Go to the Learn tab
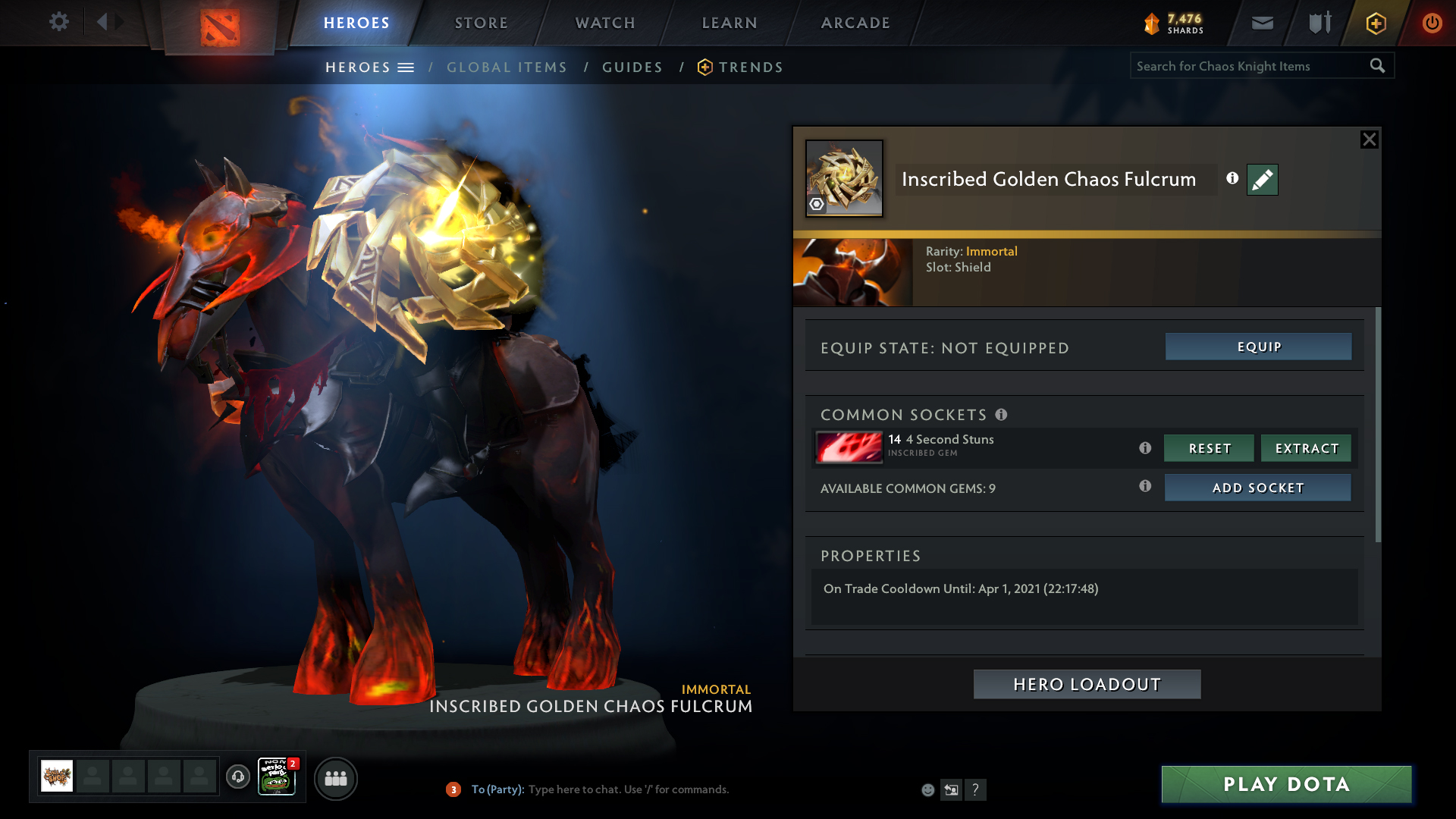This screenshot has height=819, width=1456. 730,23
